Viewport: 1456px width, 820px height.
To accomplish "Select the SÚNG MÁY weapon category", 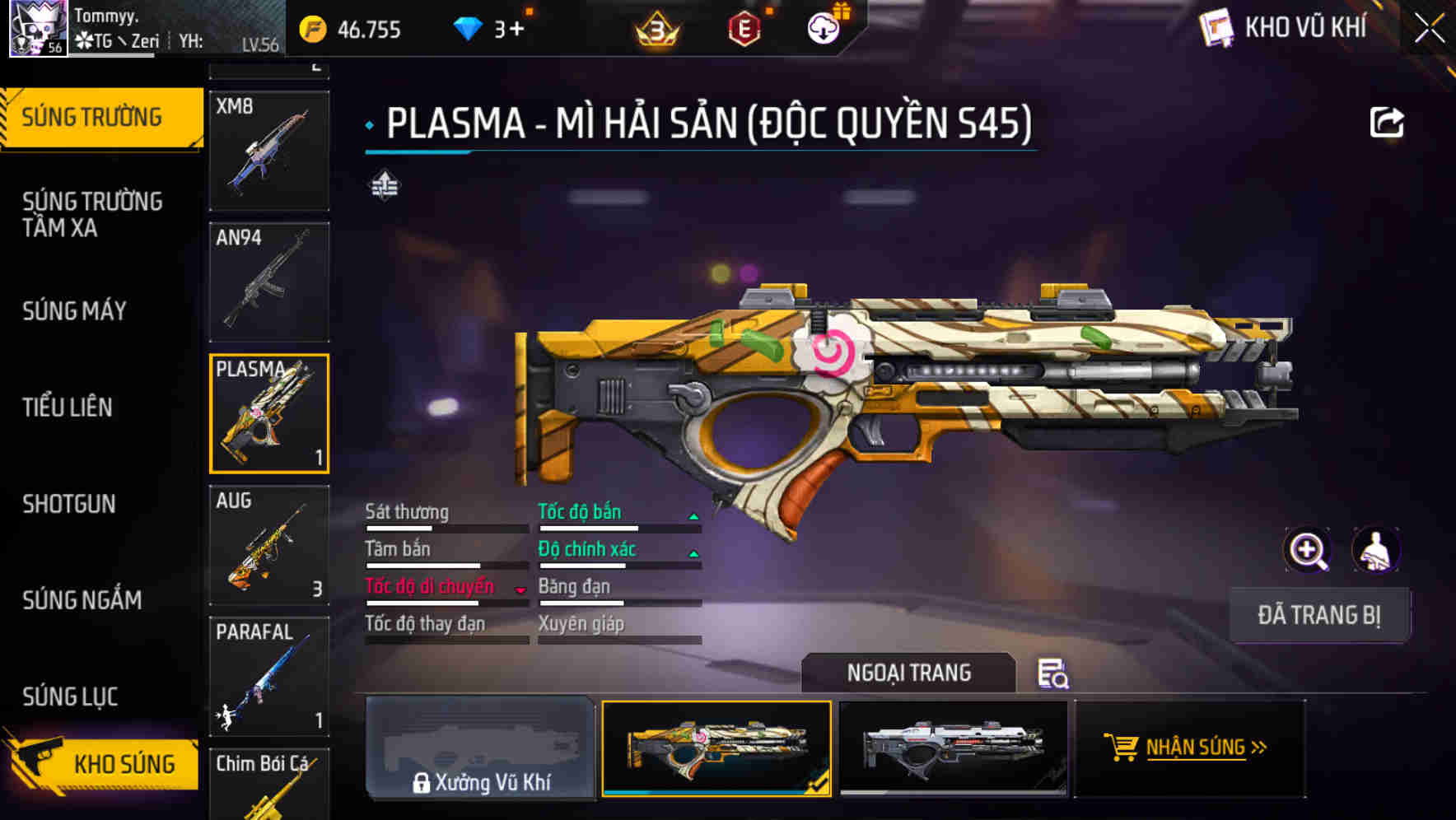I will (74, 311).
